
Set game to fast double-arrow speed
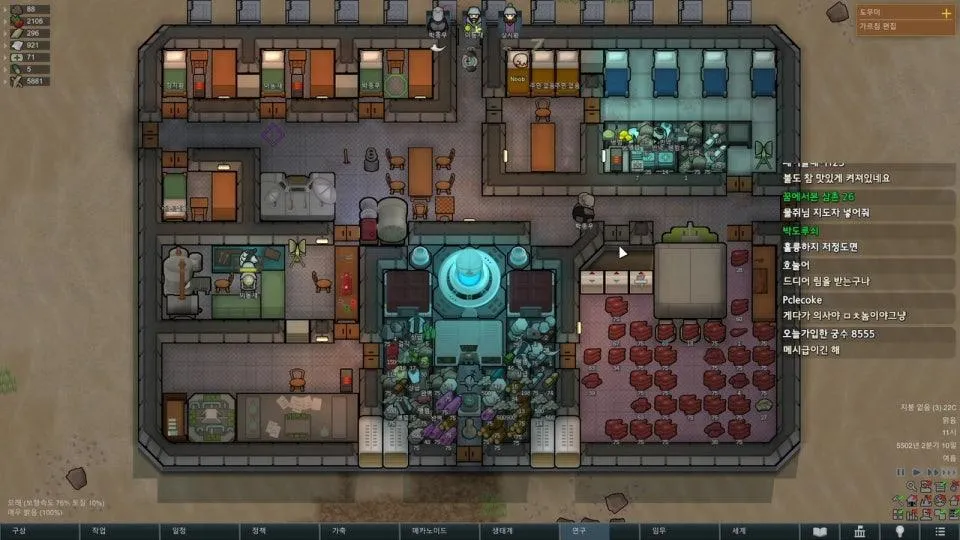coord(931,472)
